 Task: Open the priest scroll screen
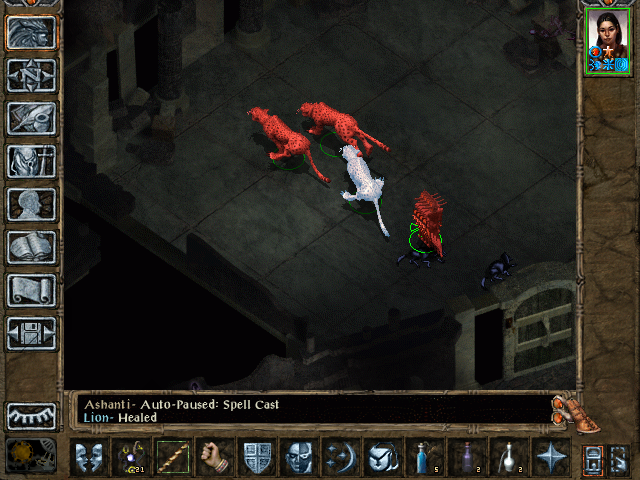31,290
